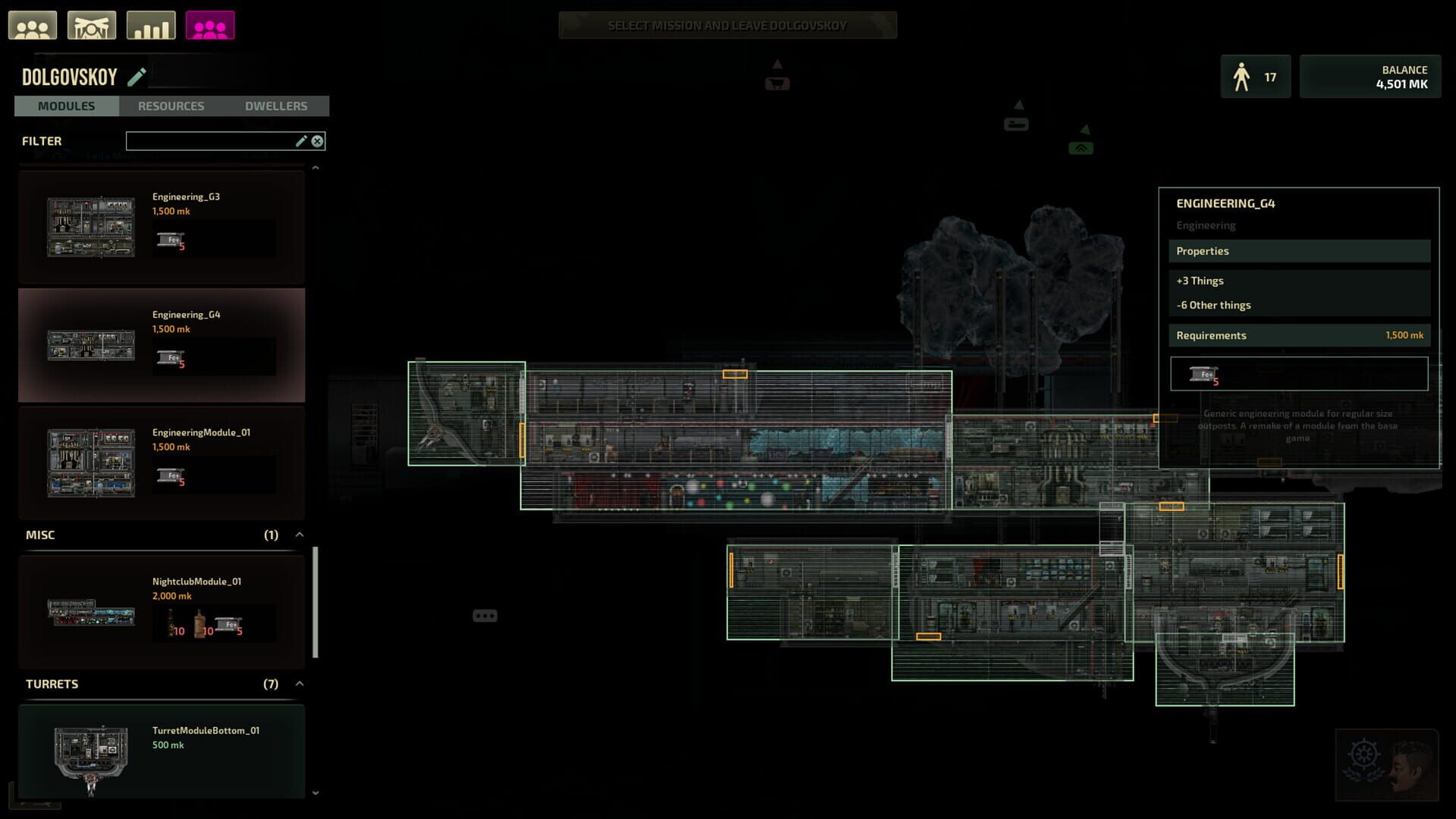Screen dimensions: 1456x819
Task: Select the highlighted Engineering_G4 module entry
Action: pos(160,345)
